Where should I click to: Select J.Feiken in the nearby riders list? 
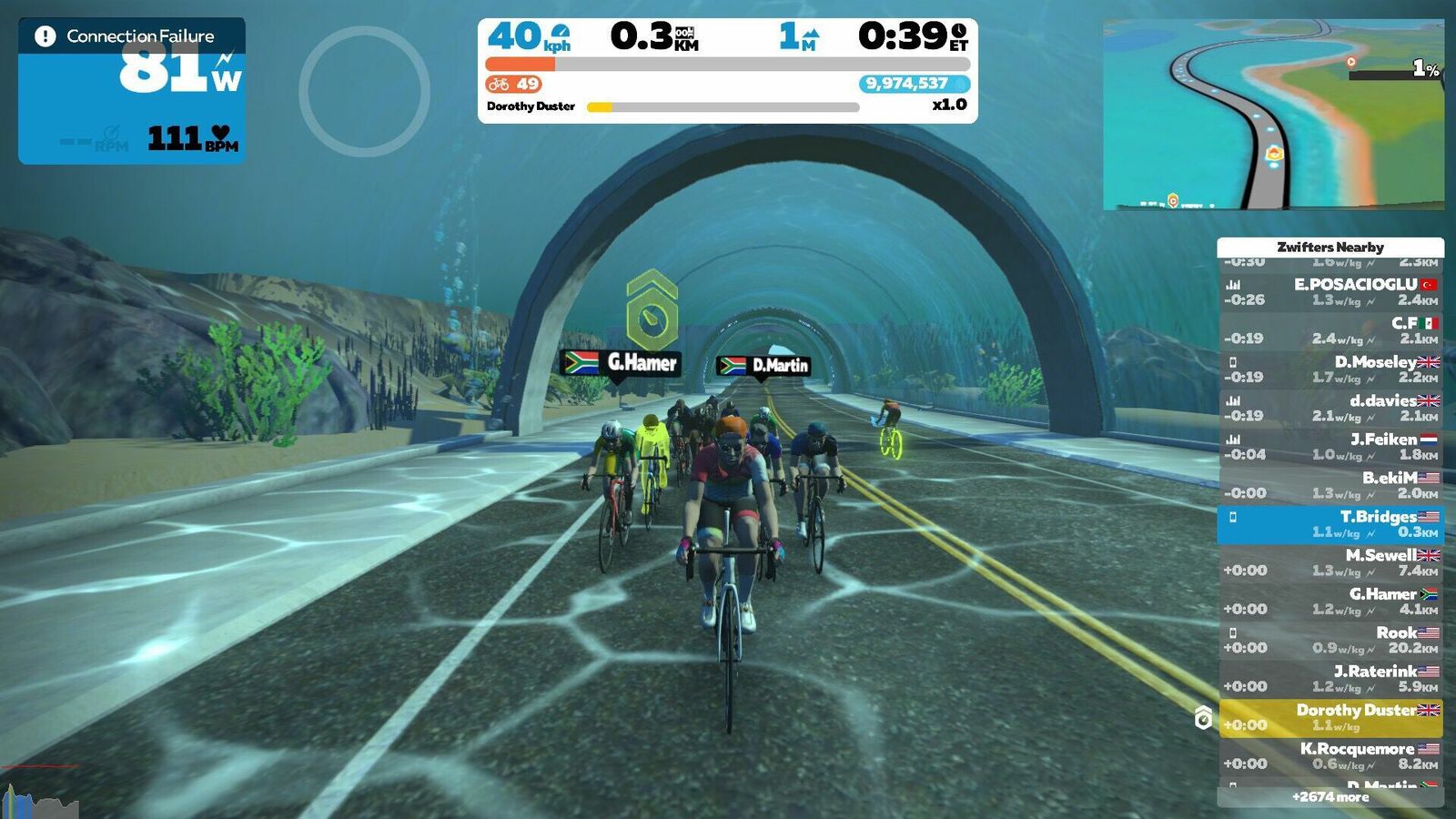tap(1330, 447)
